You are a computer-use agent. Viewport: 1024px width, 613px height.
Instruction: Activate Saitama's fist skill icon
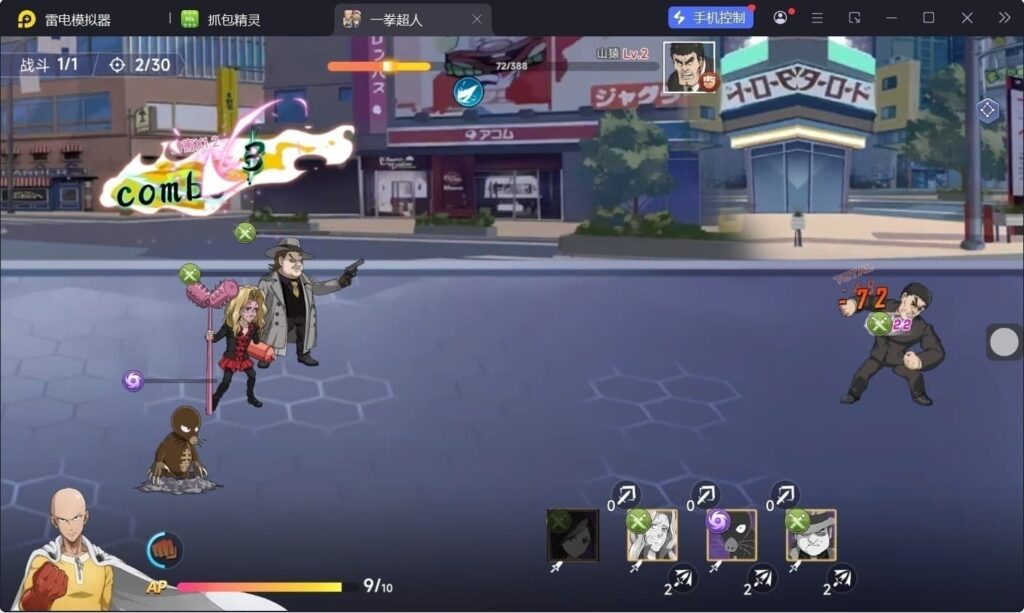tap(165, 550)
